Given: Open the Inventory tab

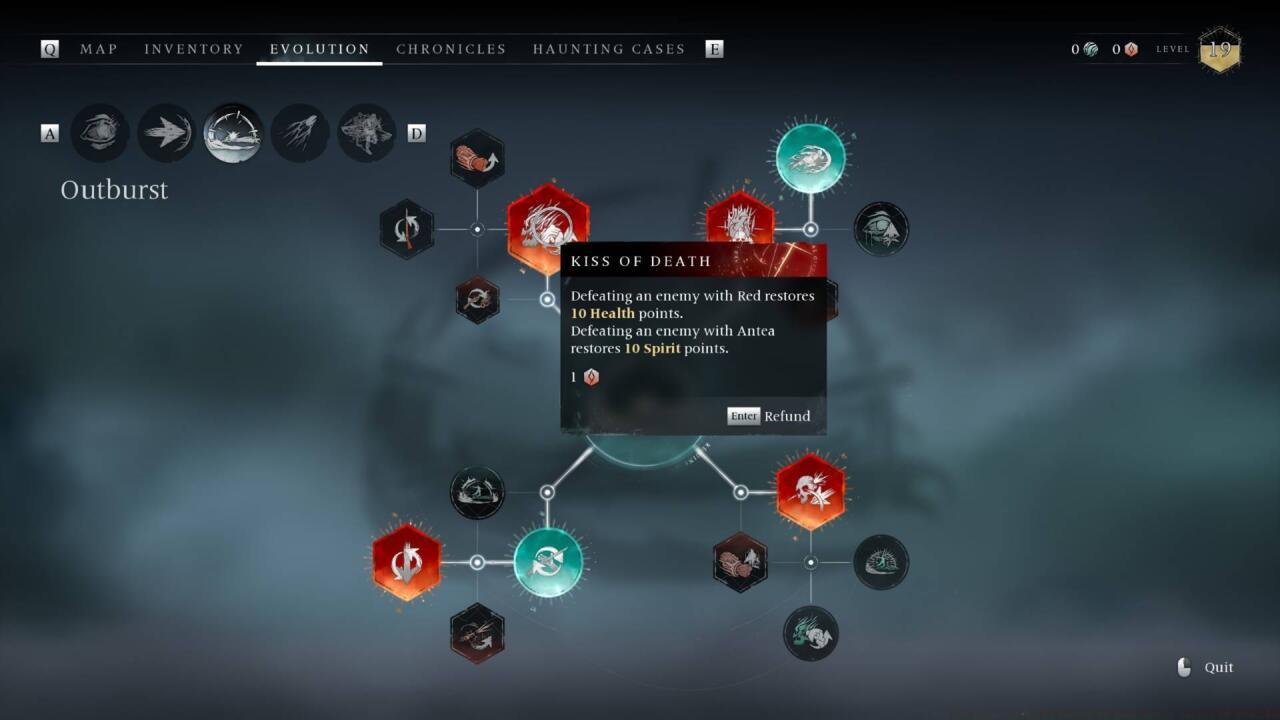Looking at the screenshot, I should pos(194,49).
